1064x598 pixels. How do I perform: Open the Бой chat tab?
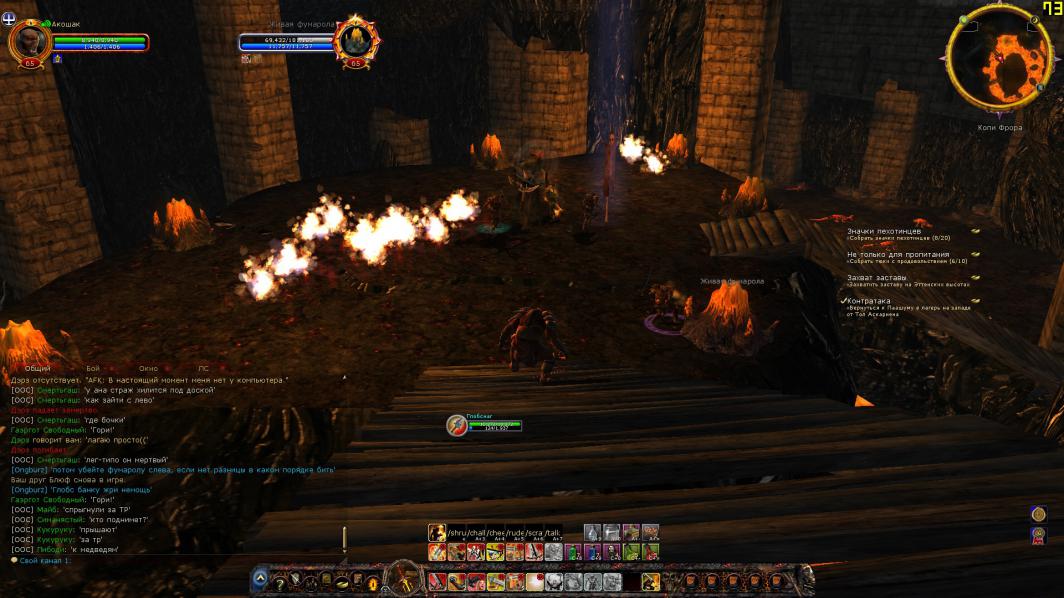(x=93, y=369)
